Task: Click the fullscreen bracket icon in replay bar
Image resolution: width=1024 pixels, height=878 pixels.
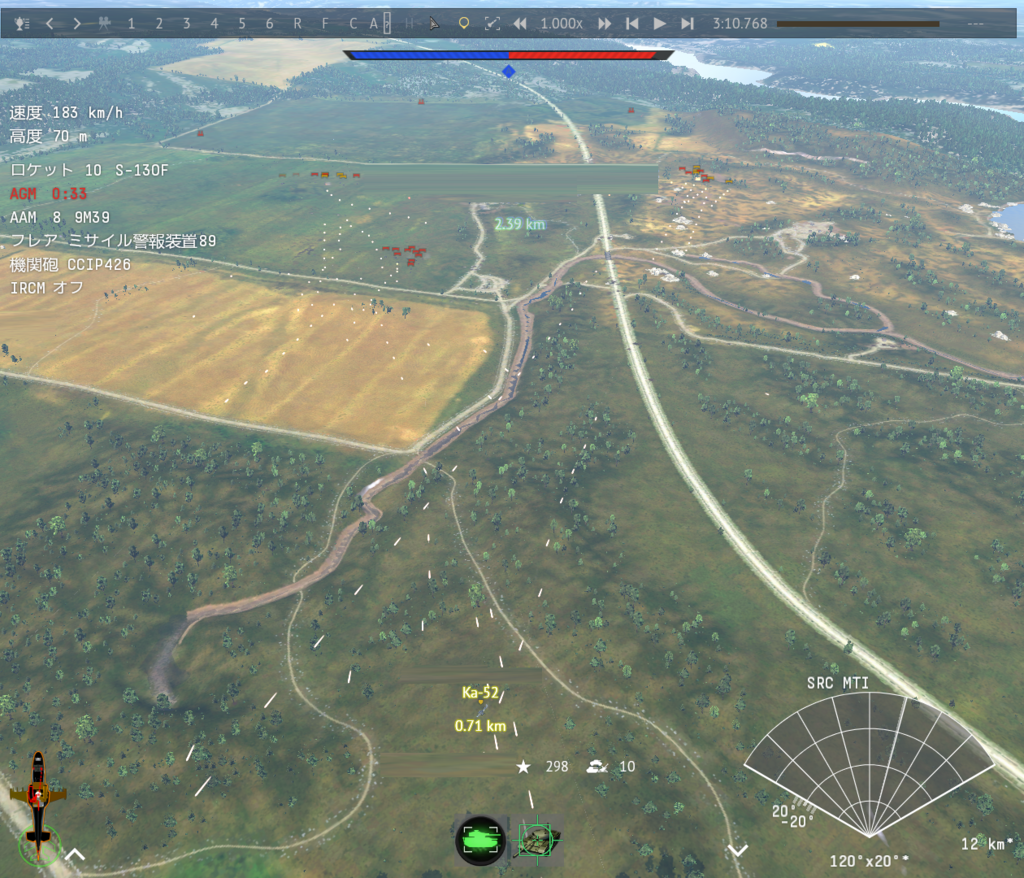Action: [491, 23]
